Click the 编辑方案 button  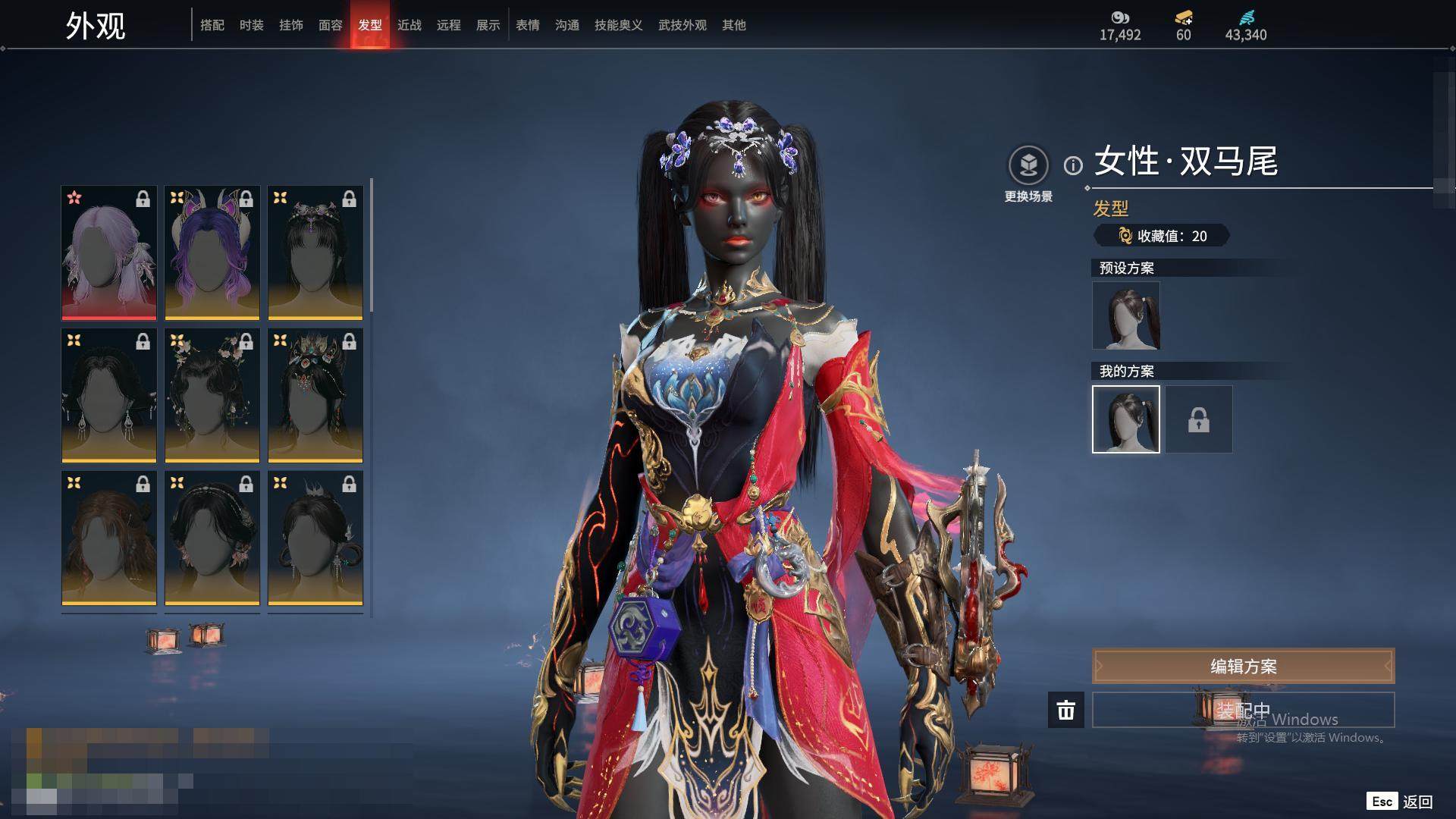click(1243, 667)
